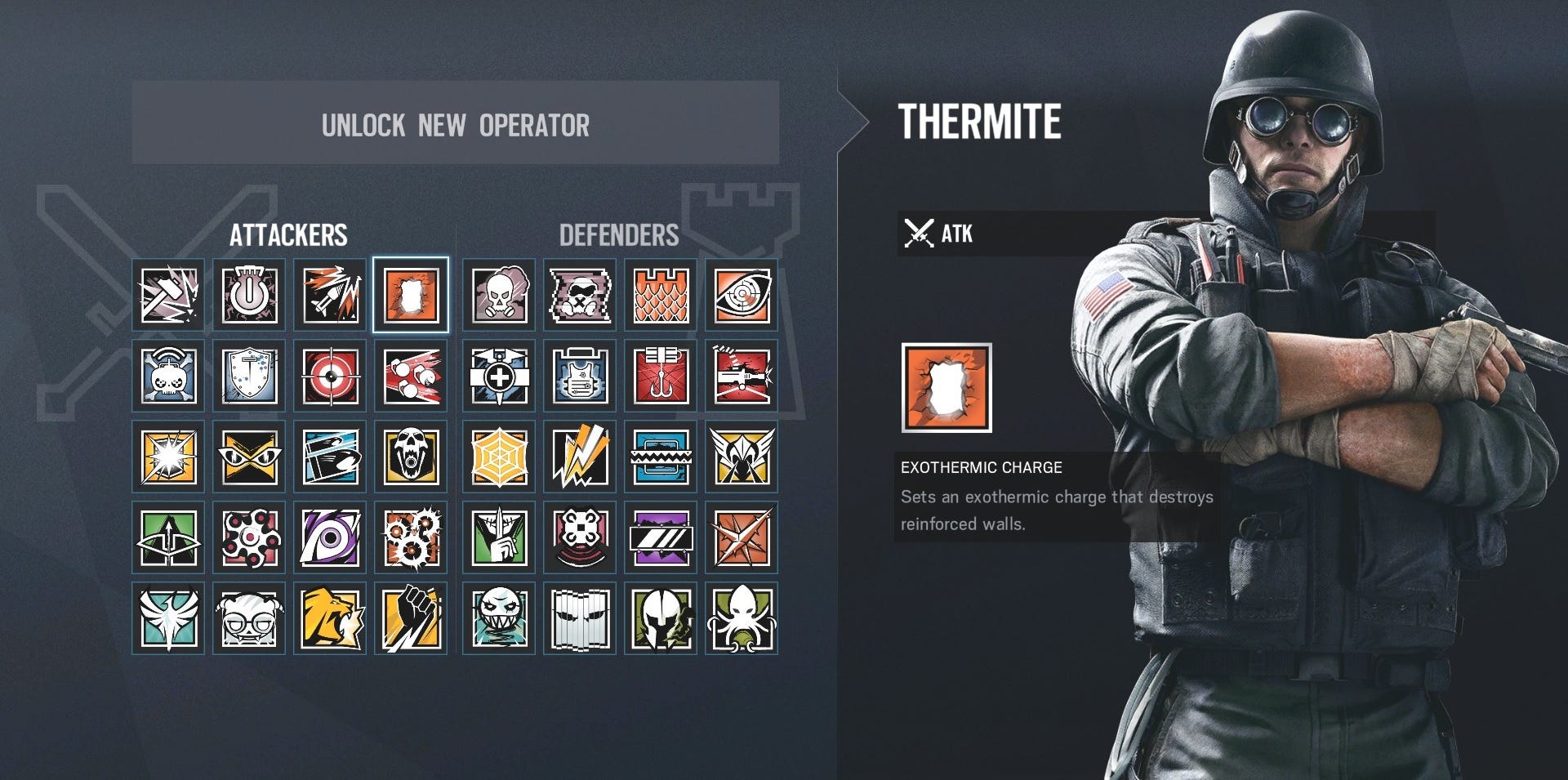Viewport: 1568px width, 780px height.
Task: Switch to the Defenders section
Action: 619,234
